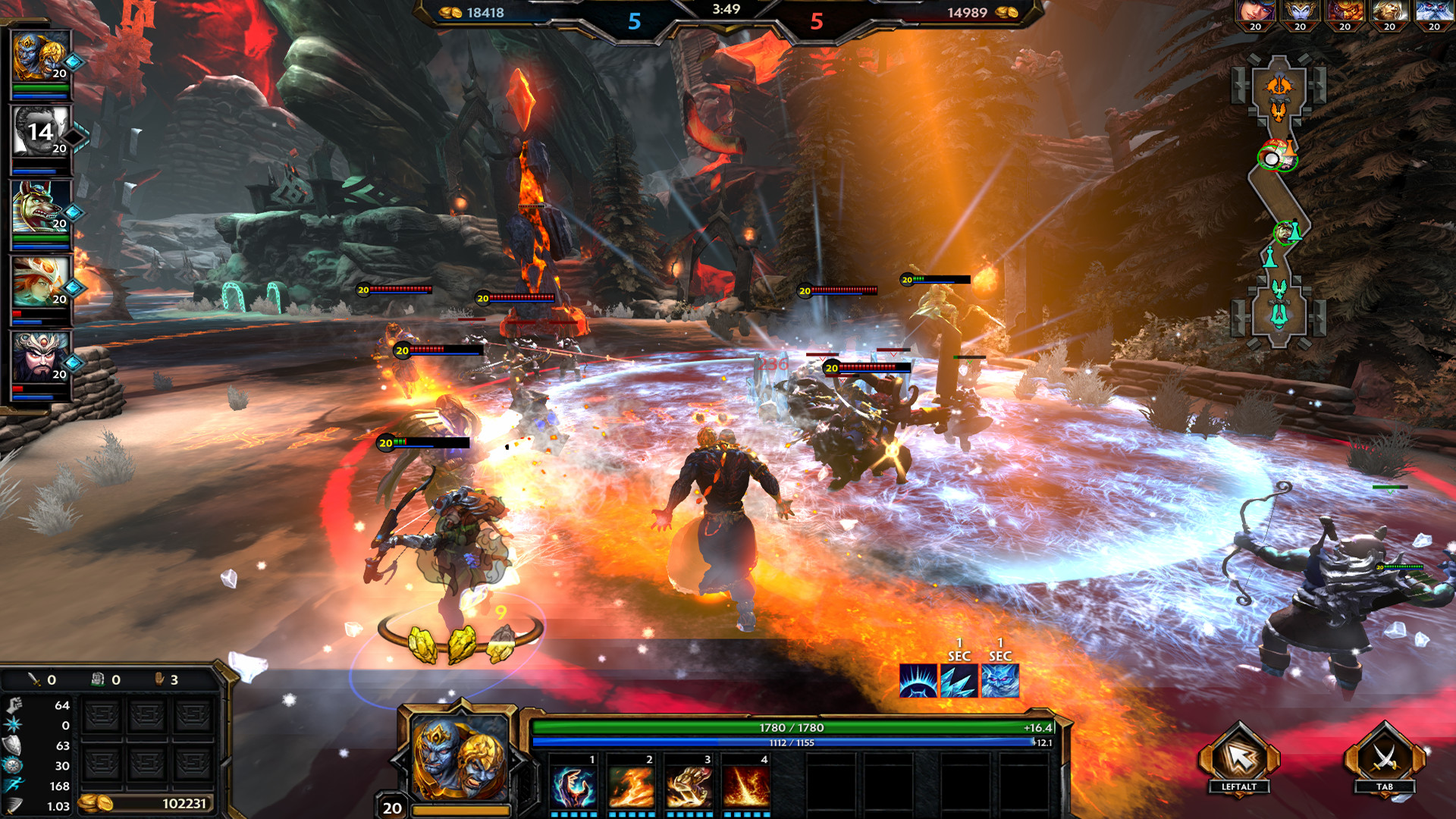Click the gravestone deaths counter icon

click(x=97, y=680)
